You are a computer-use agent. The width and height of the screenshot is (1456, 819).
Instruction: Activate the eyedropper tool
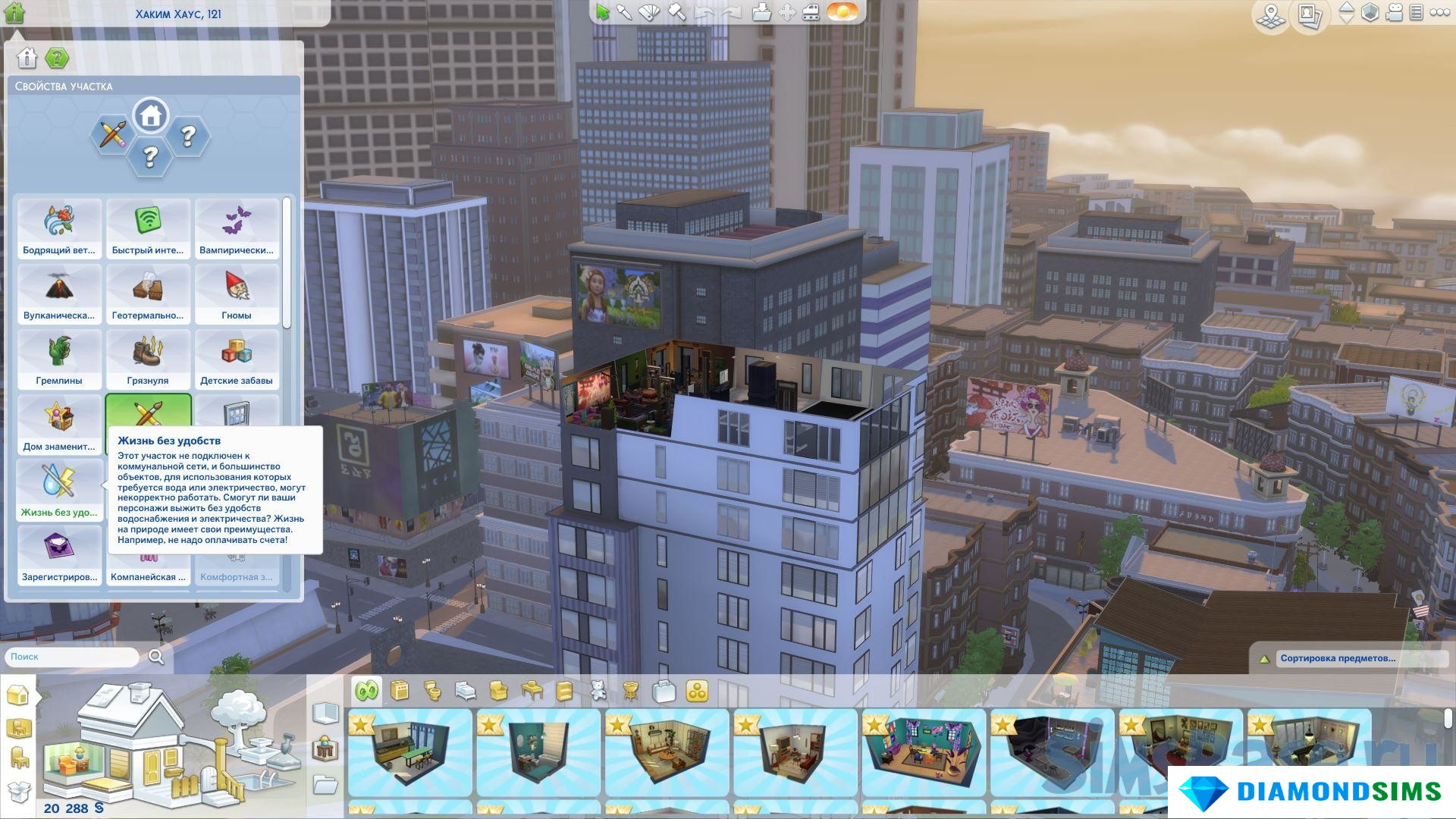click(624, 13)
